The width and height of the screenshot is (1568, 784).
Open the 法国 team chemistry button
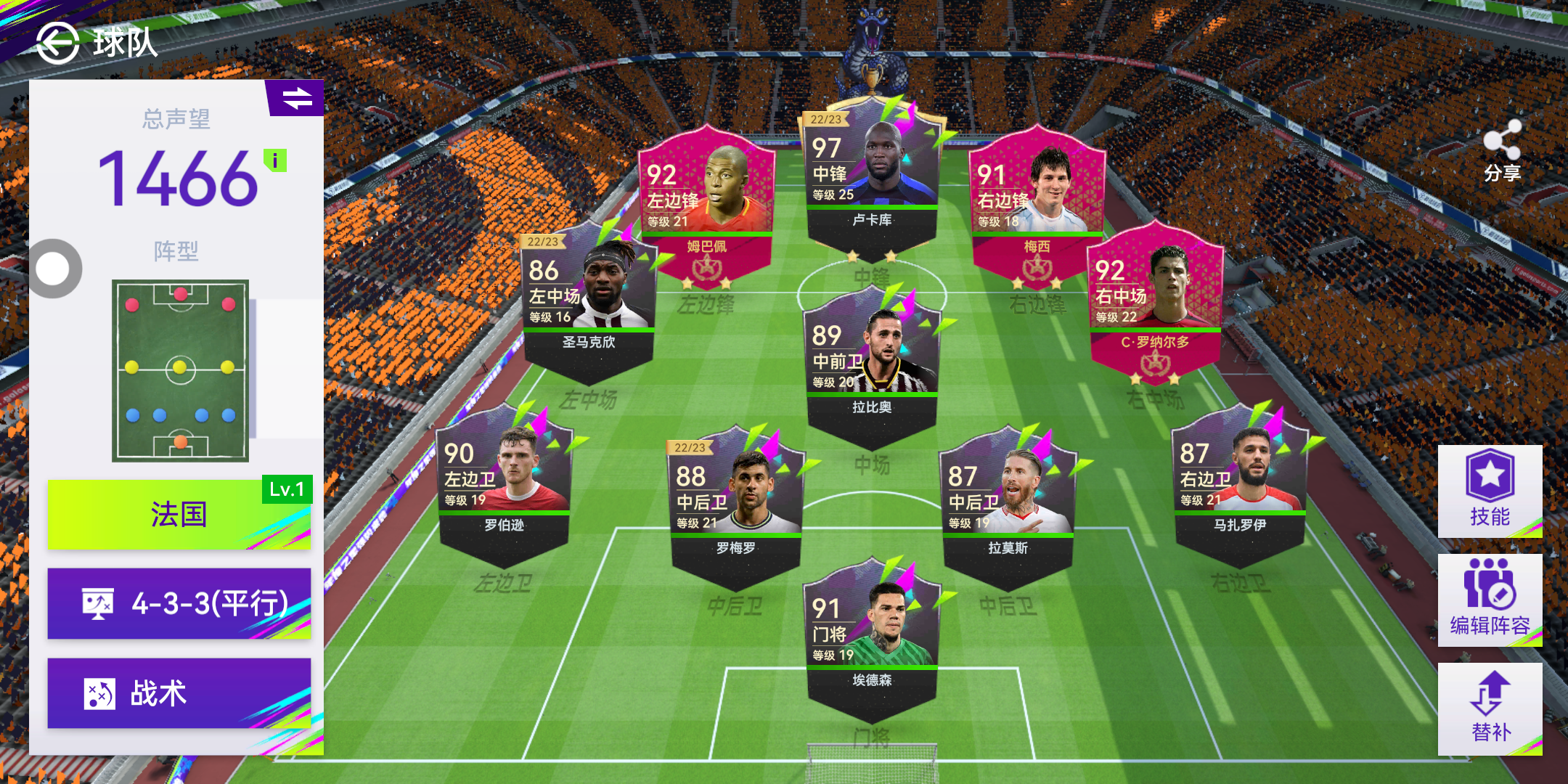coord(179,515)
